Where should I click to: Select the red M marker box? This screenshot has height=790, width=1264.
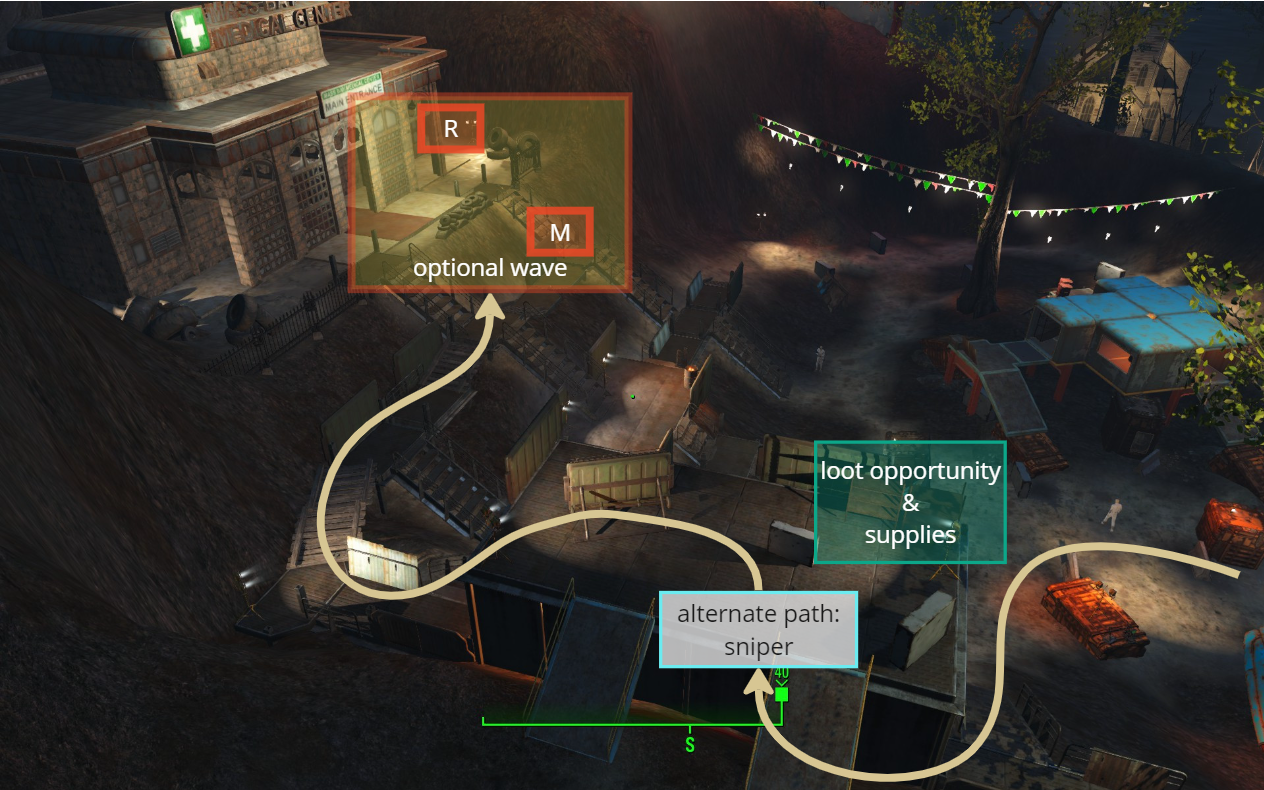pos(560,232)
